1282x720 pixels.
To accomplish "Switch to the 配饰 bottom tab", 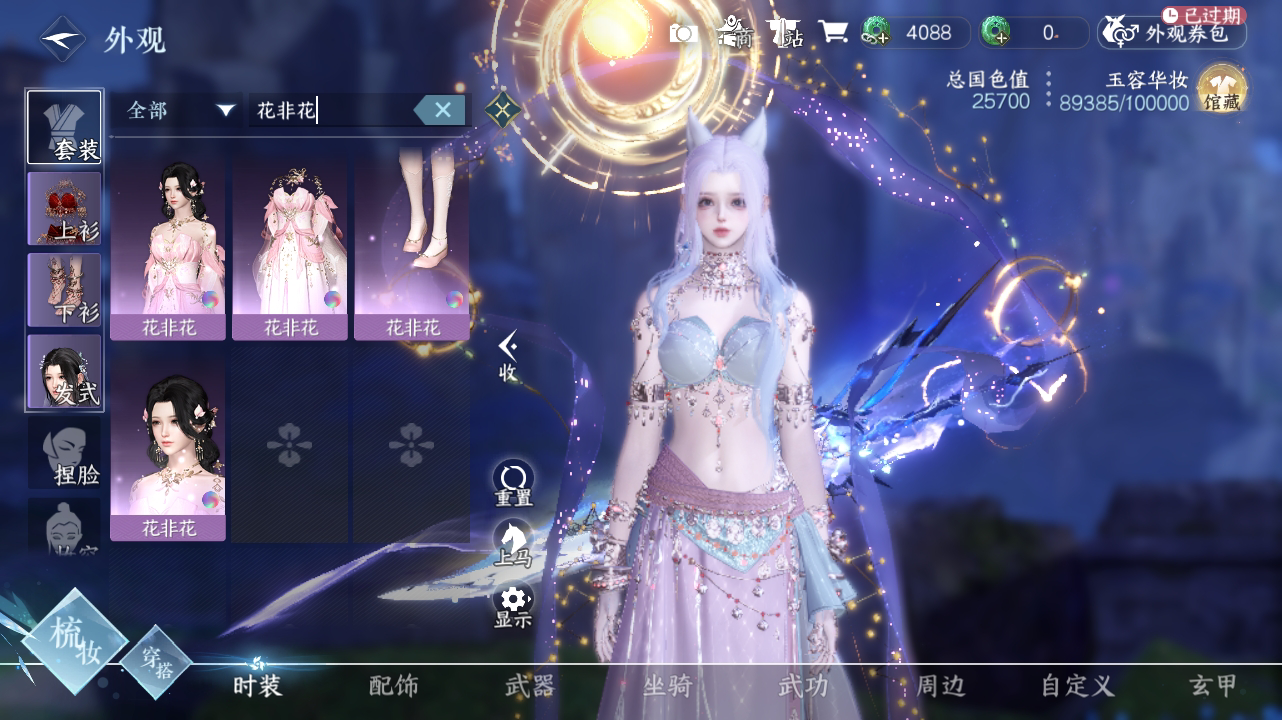I will coord(394,686).
